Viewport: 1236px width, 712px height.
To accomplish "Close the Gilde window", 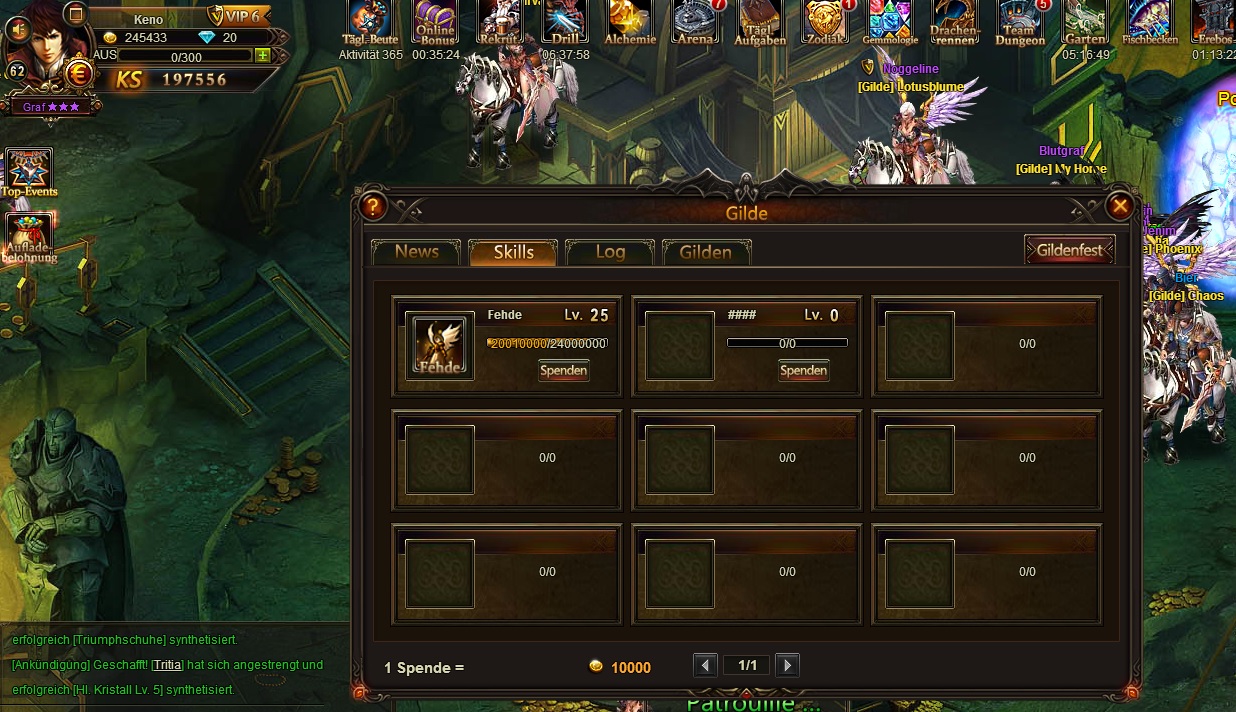I will (x=1119, y=206).
